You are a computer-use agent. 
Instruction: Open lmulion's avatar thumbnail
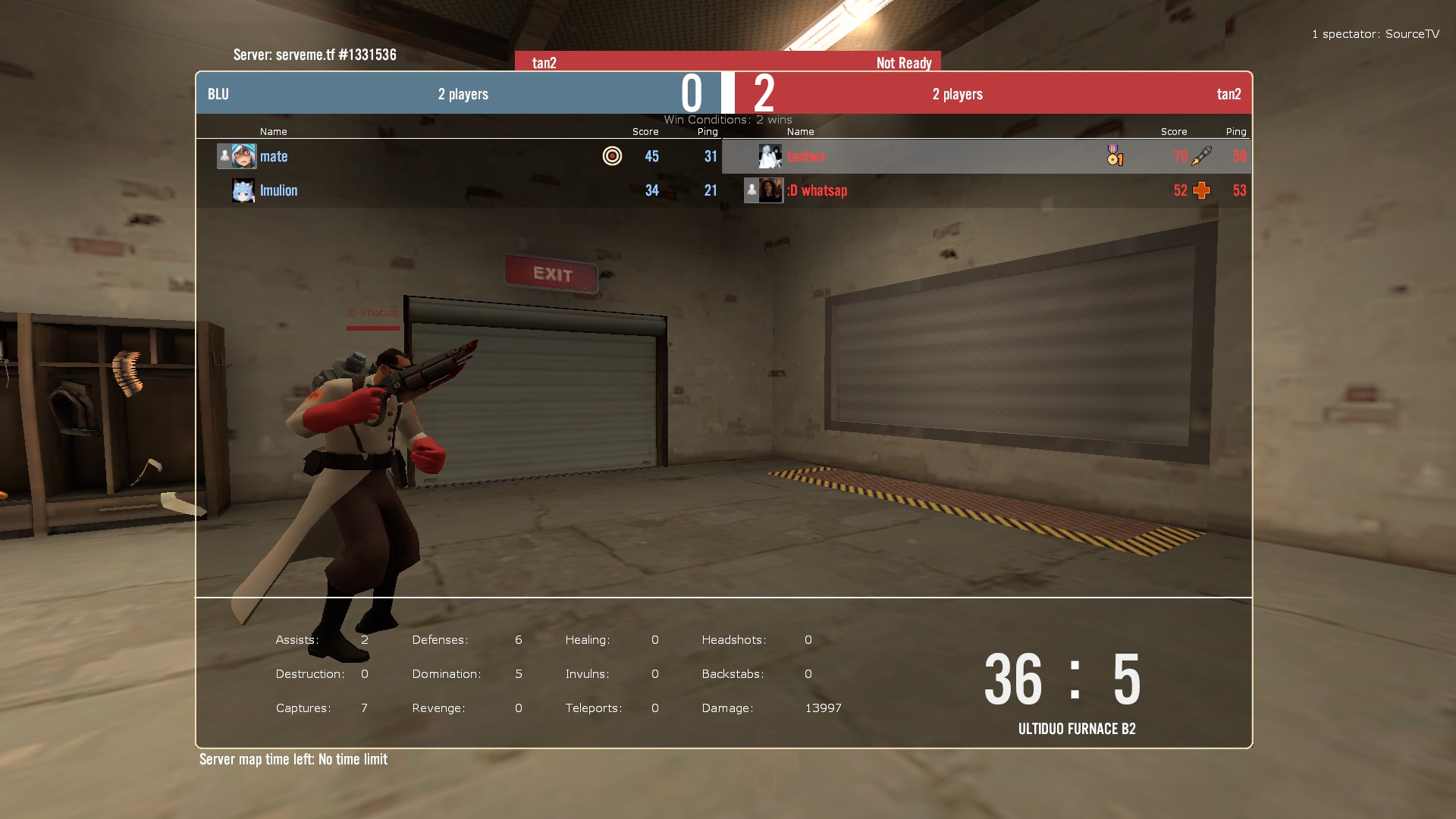pos(243,190)
